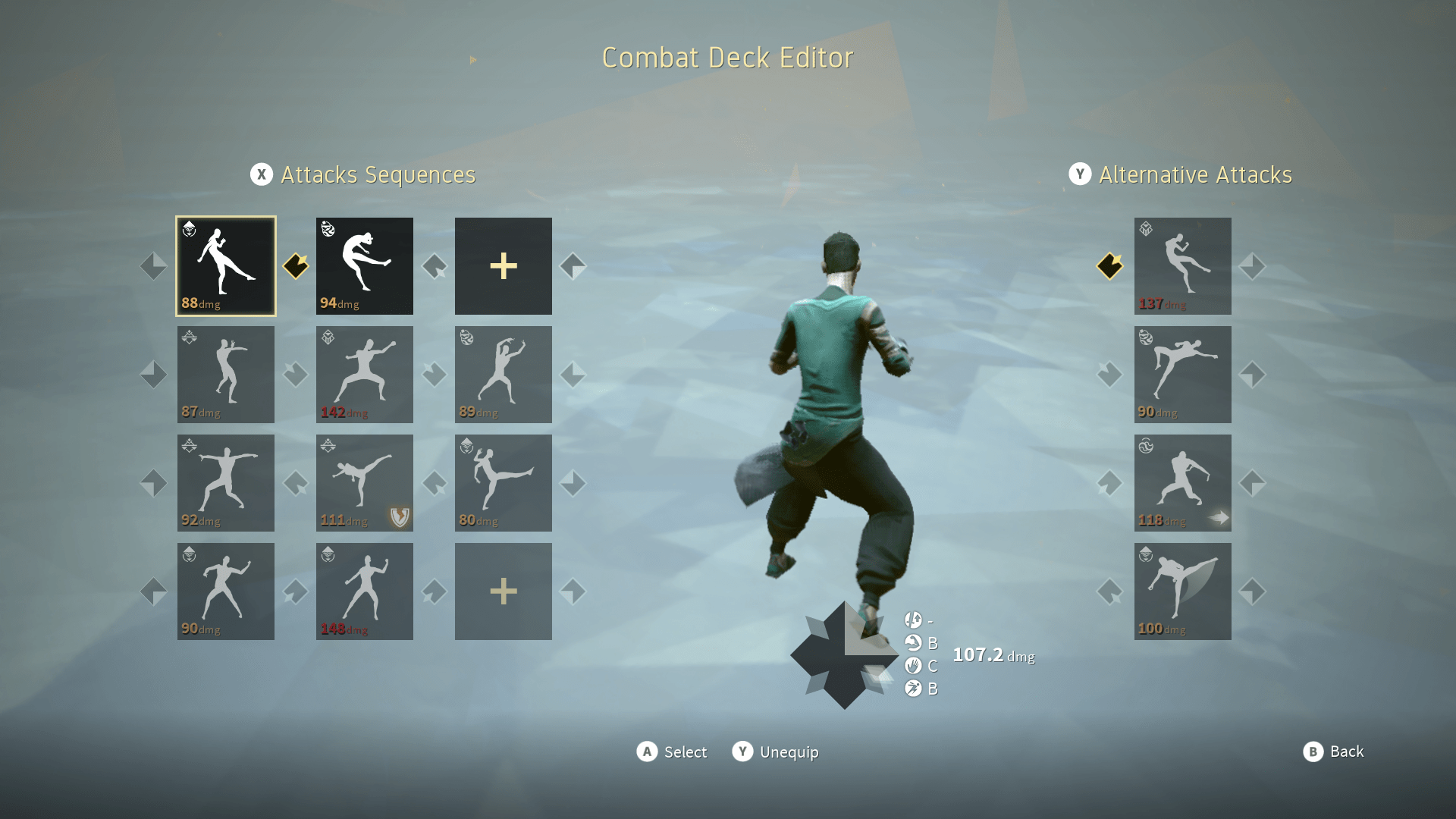Select the 111 dmg attack with shield bonus
This screenshot has height=819, width=1456.
coord(365,482)
